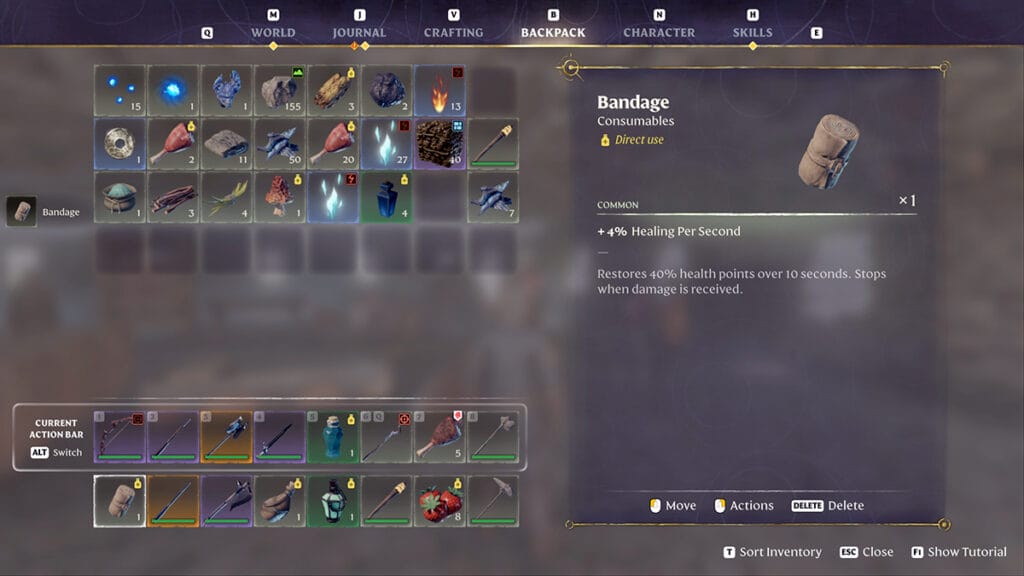
Task: Select the bandage slot in second bar
Action: [x=119, y=500]
